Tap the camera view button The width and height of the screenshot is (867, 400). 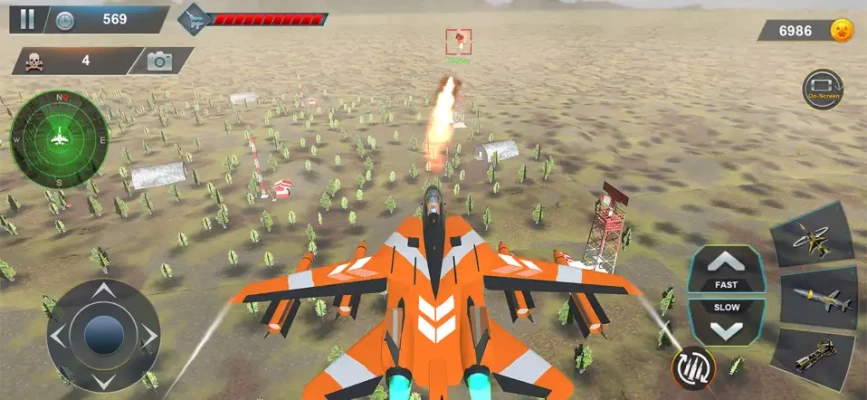(159, 61)
